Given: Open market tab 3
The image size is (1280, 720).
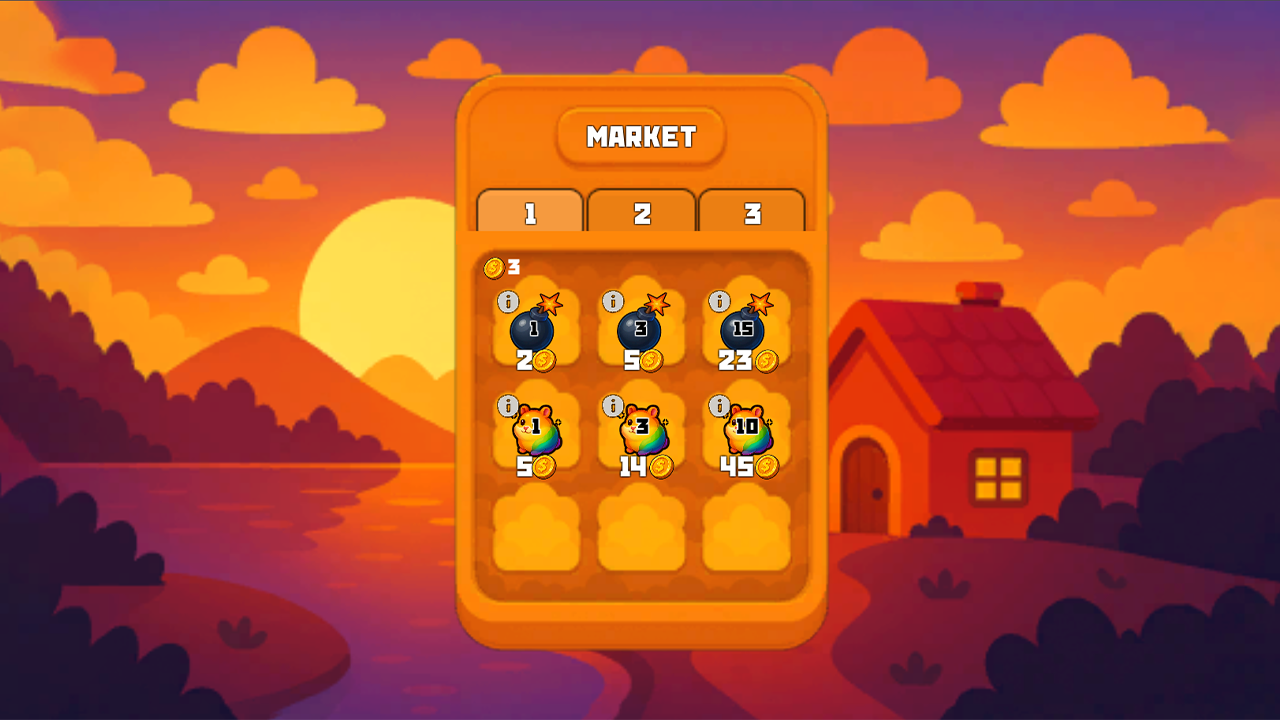Looking at the screenshot, I should (753, 212).
